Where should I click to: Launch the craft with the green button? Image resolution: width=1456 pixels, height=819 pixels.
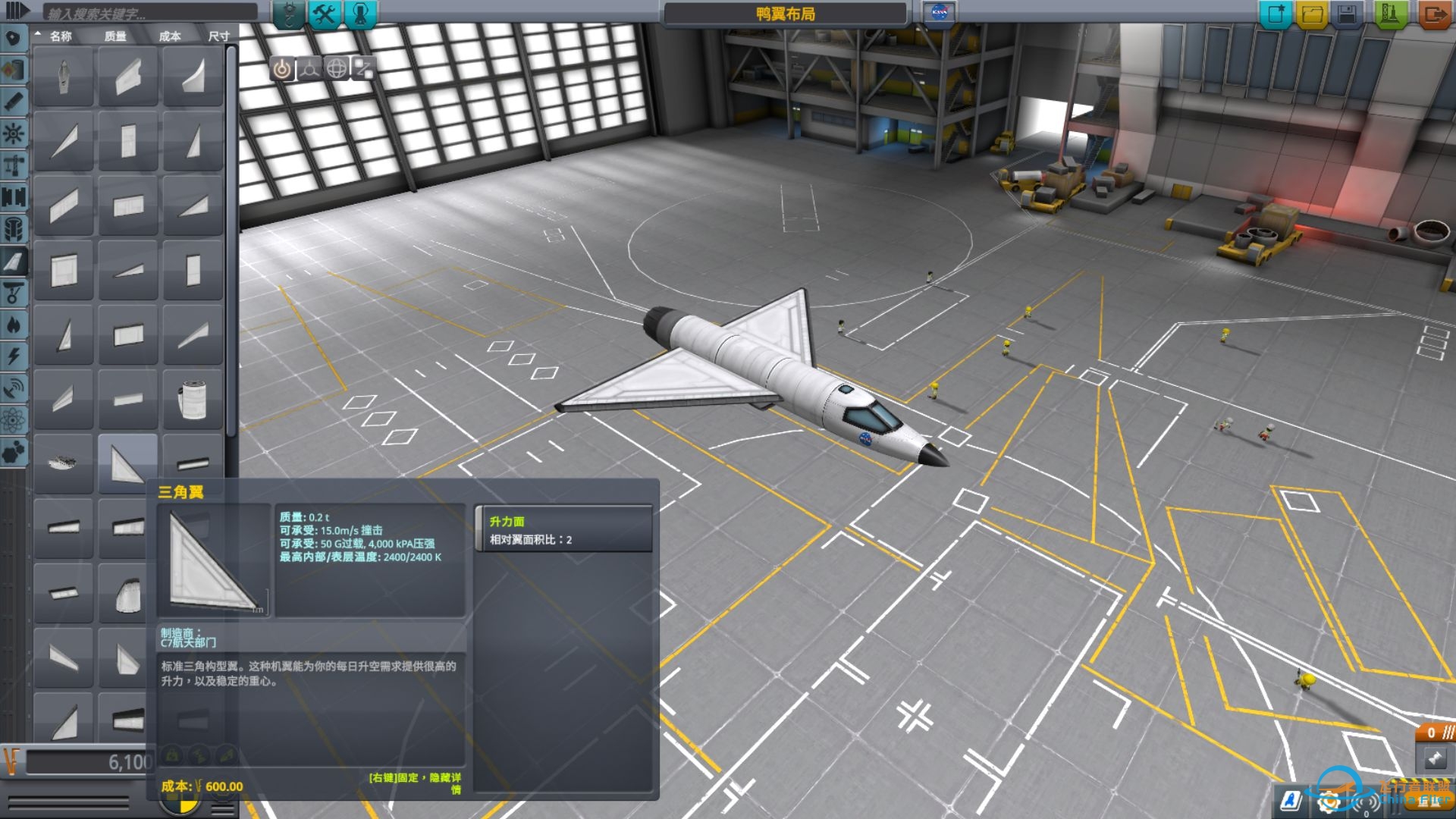coord(1390,14)
